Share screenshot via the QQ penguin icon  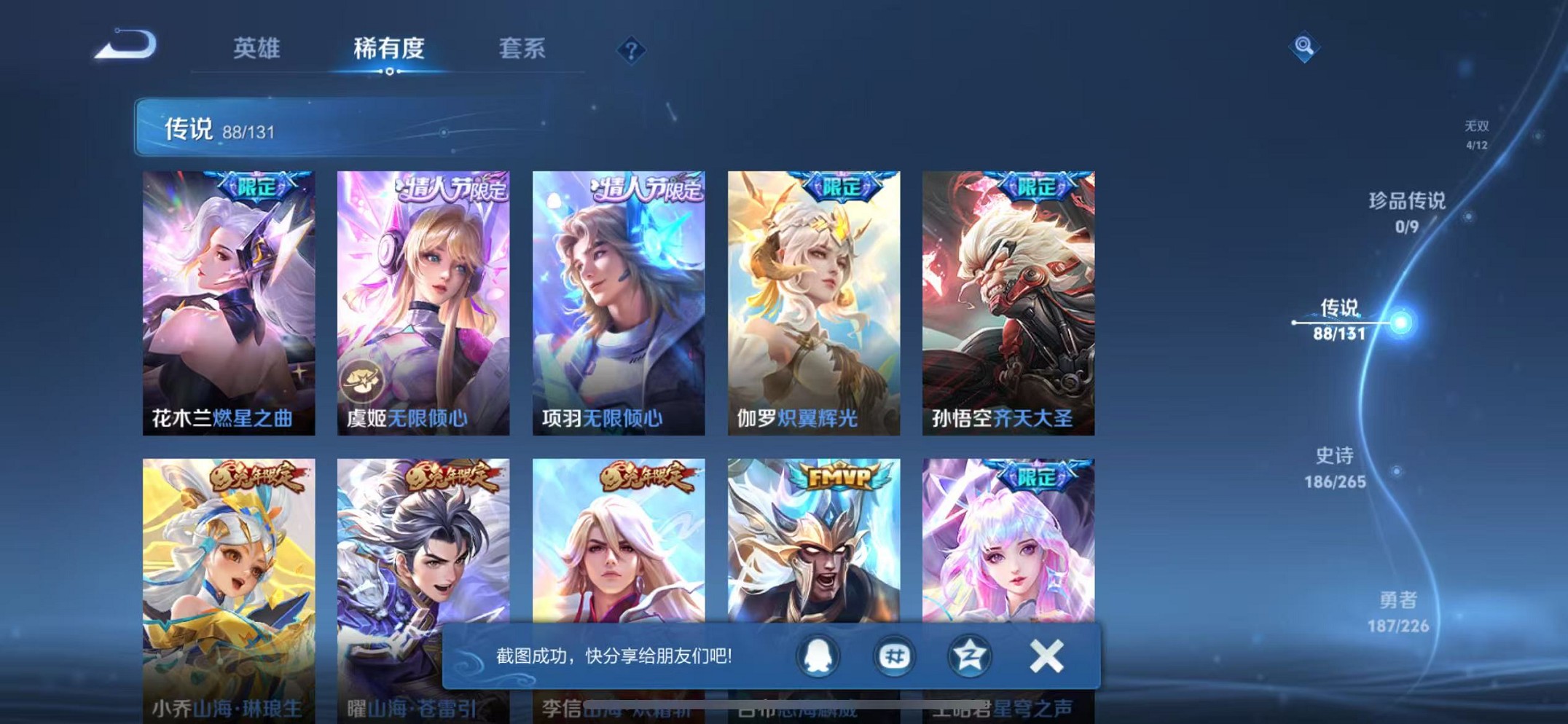click(x=818, y=655)
